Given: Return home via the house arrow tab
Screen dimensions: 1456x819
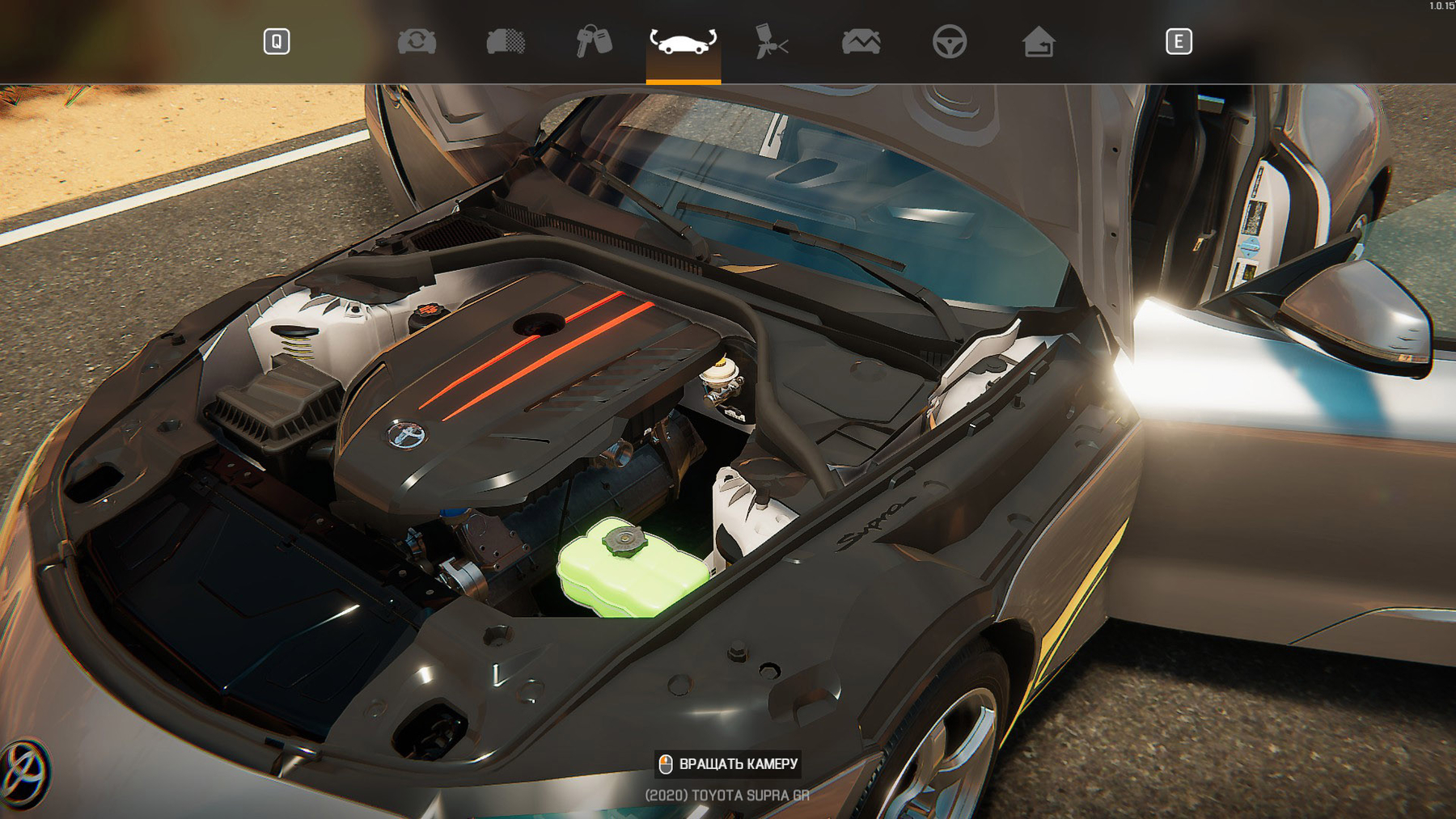Looking at the screenshot, I should [x=1038, y=41].
